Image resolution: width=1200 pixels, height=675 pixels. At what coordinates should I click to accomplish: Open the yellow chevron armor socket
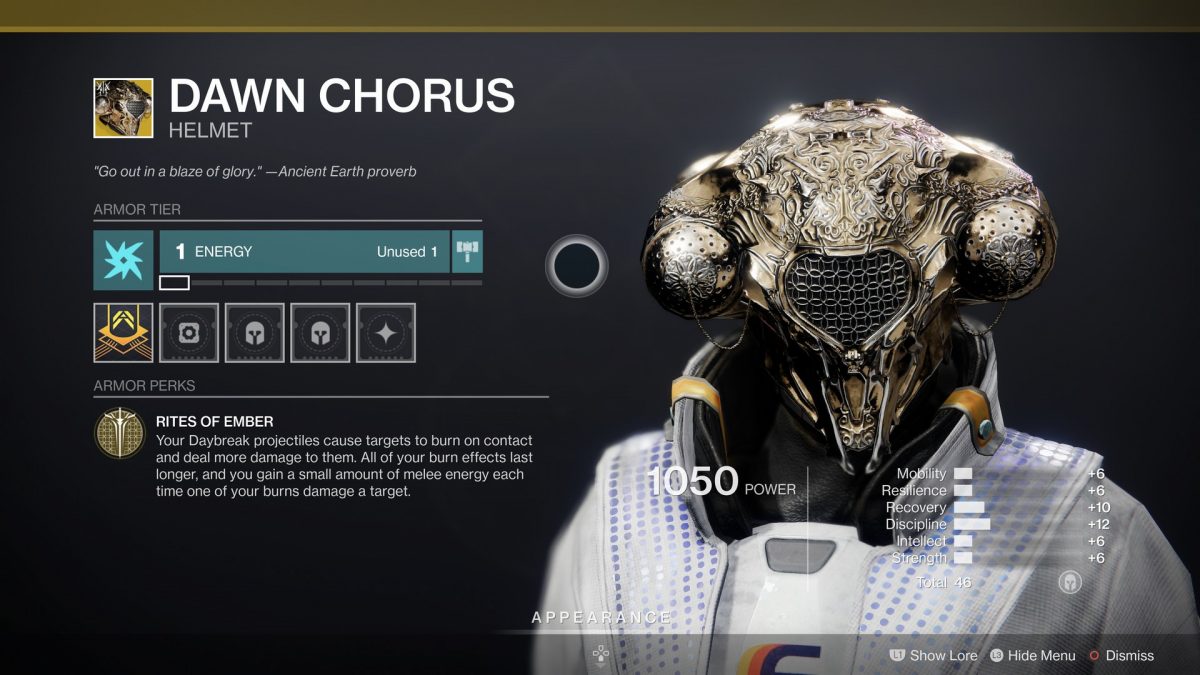[123, 333]
